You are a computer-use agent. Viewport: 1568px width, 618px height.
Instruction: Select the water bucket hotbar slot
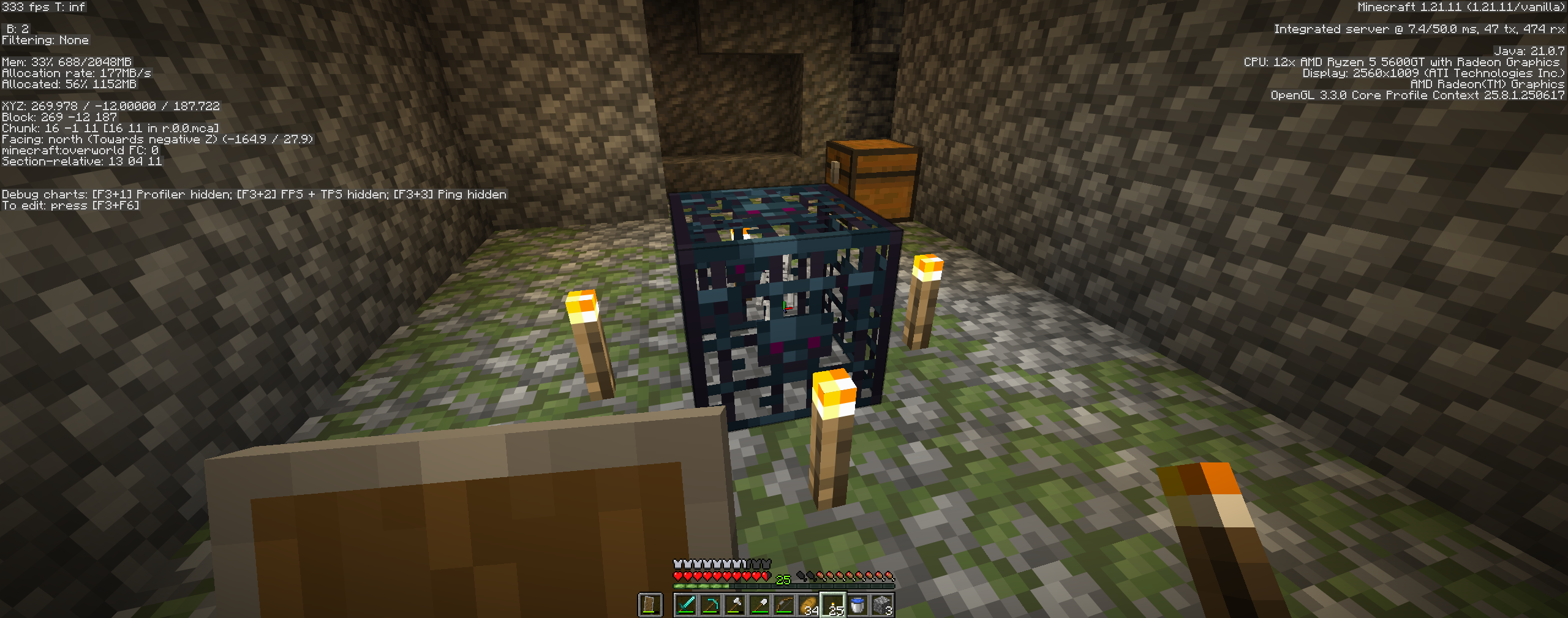pyautogui.click(x=858, y=605)
